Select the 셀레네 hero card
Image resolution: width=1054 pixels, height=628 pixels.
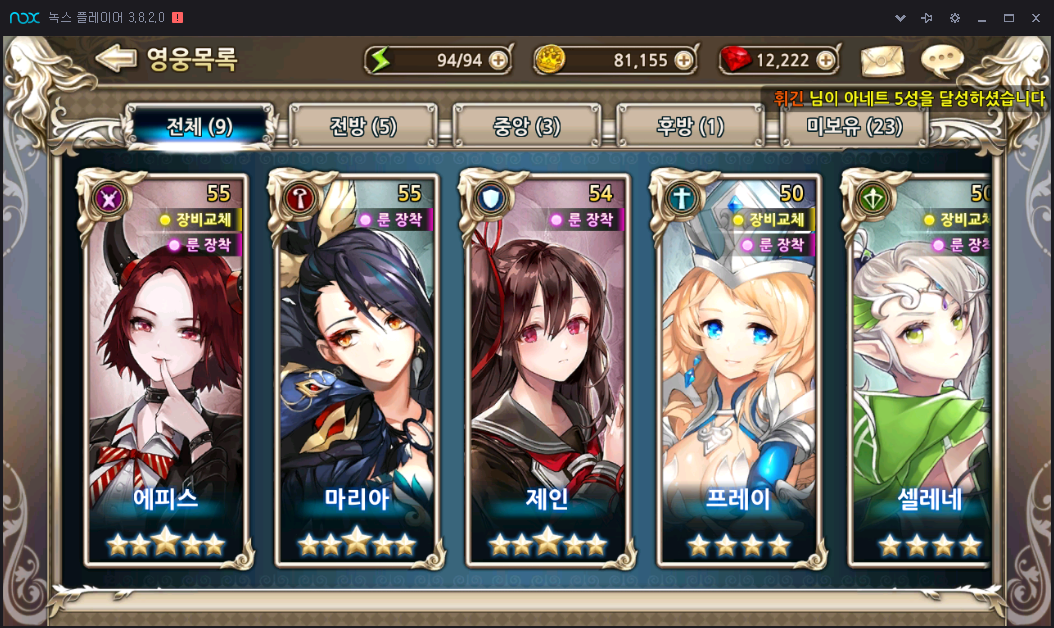pyautogui.click(x=921, y=370)
